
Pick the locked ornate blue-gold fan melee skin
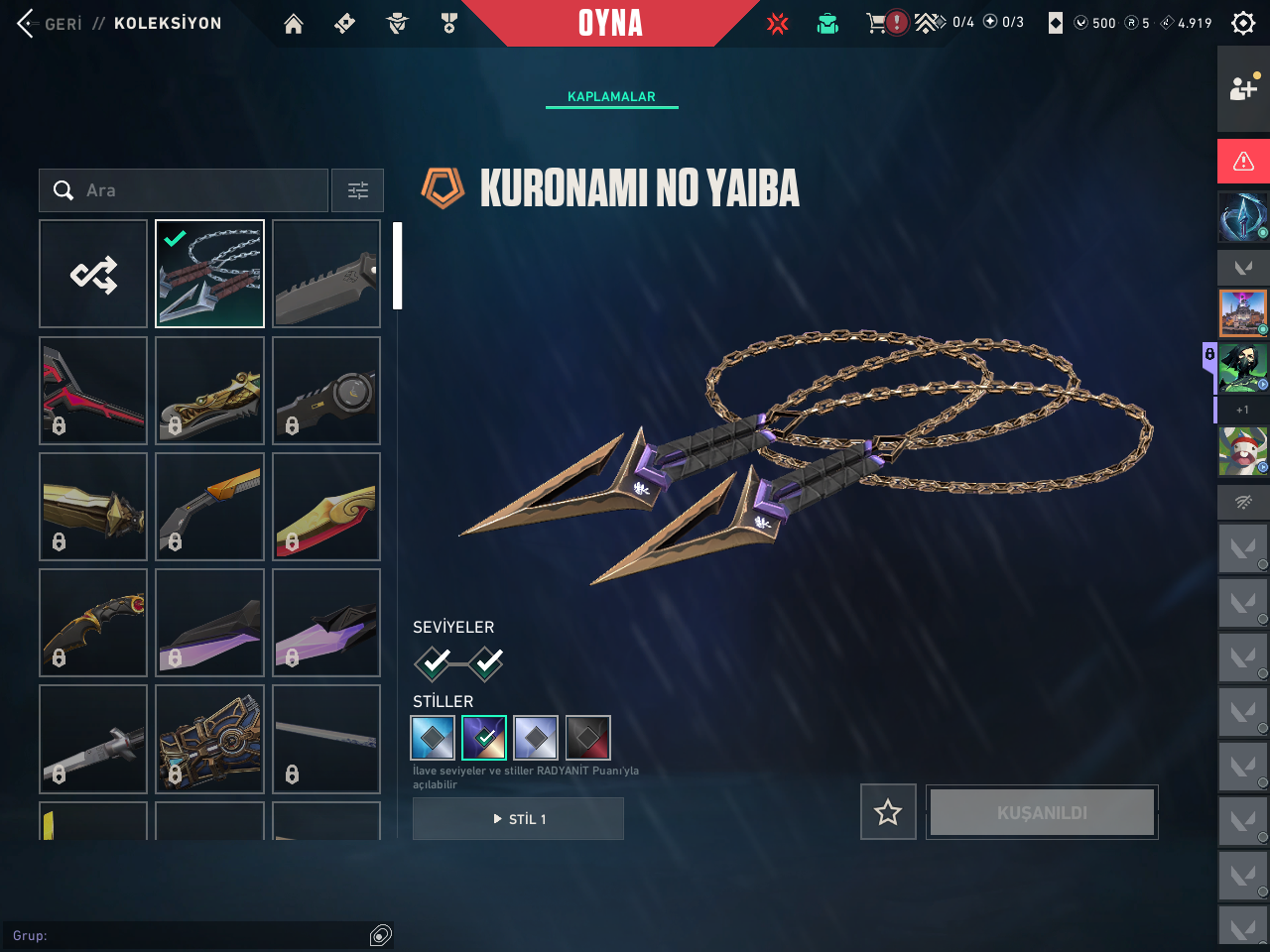tap(209, 739)
